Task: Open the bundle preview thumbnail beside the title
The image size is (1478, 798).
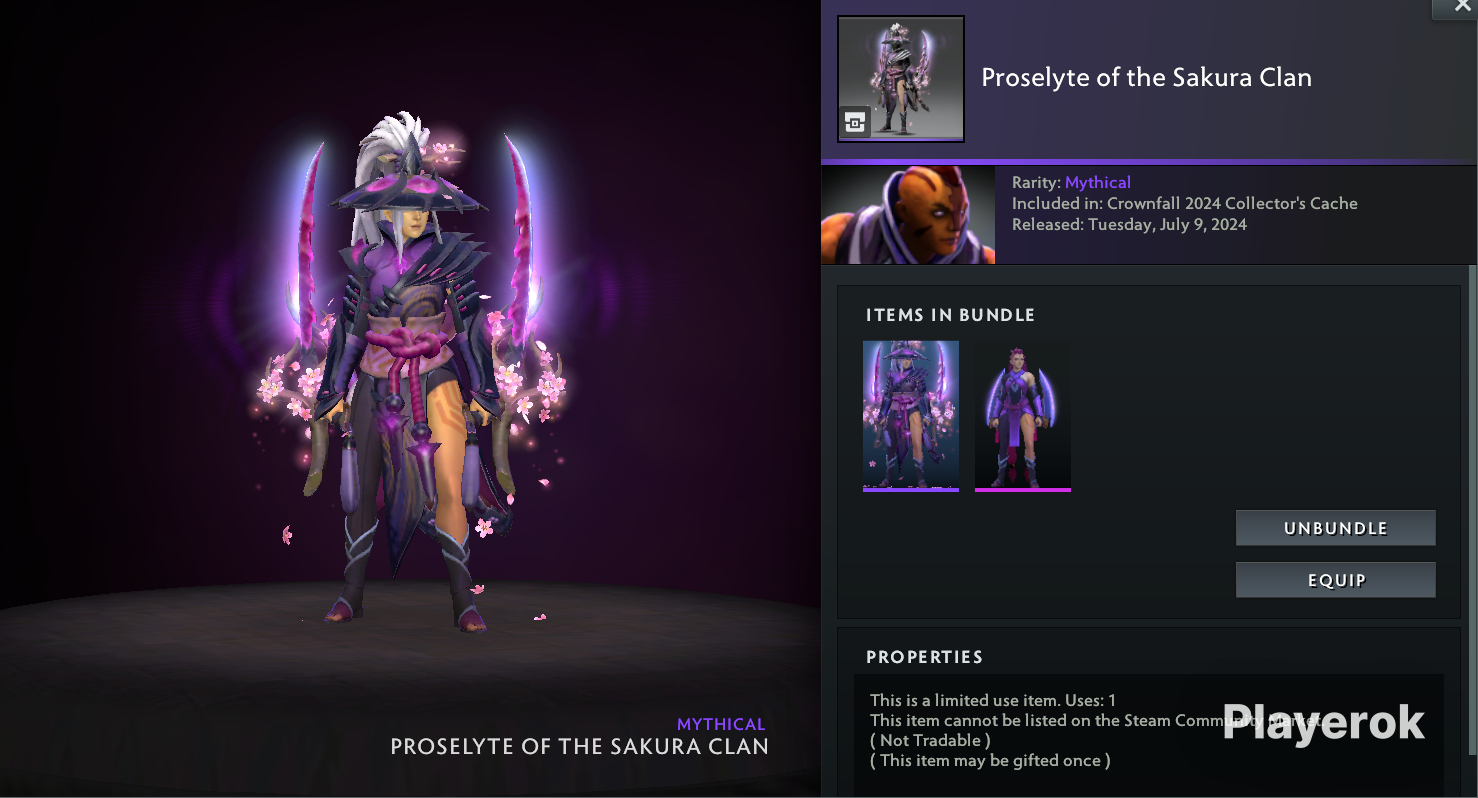Action: [900, 78]
